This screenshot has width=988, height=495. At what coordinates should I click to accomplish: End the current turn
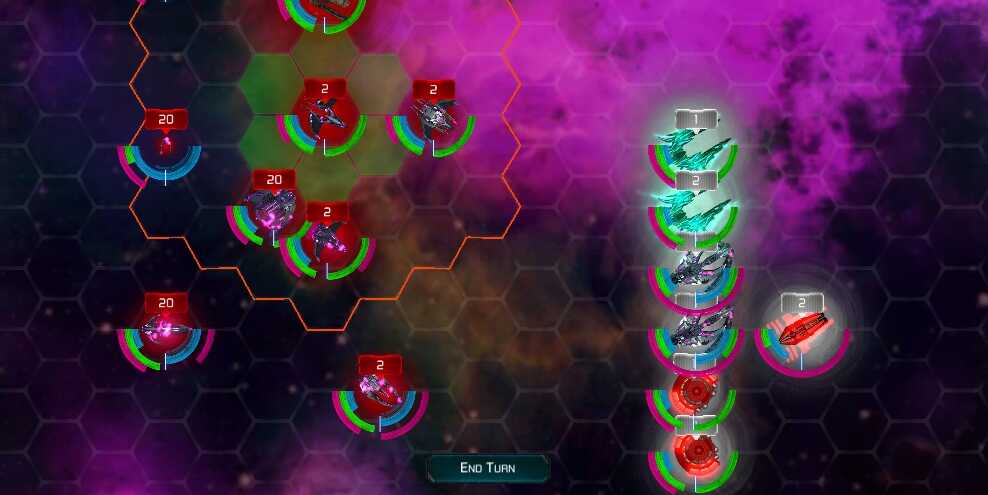[x=488, y=467]
